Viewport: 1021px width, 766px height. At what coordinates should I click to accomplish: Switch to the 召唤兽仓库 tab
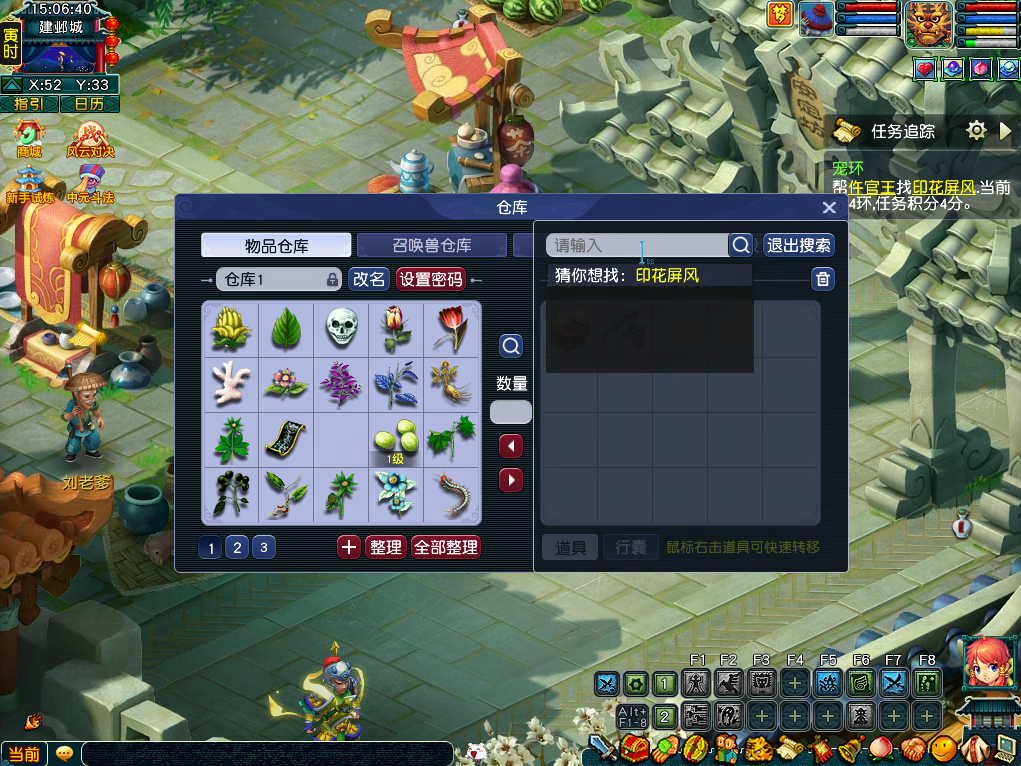coord(431,245)
